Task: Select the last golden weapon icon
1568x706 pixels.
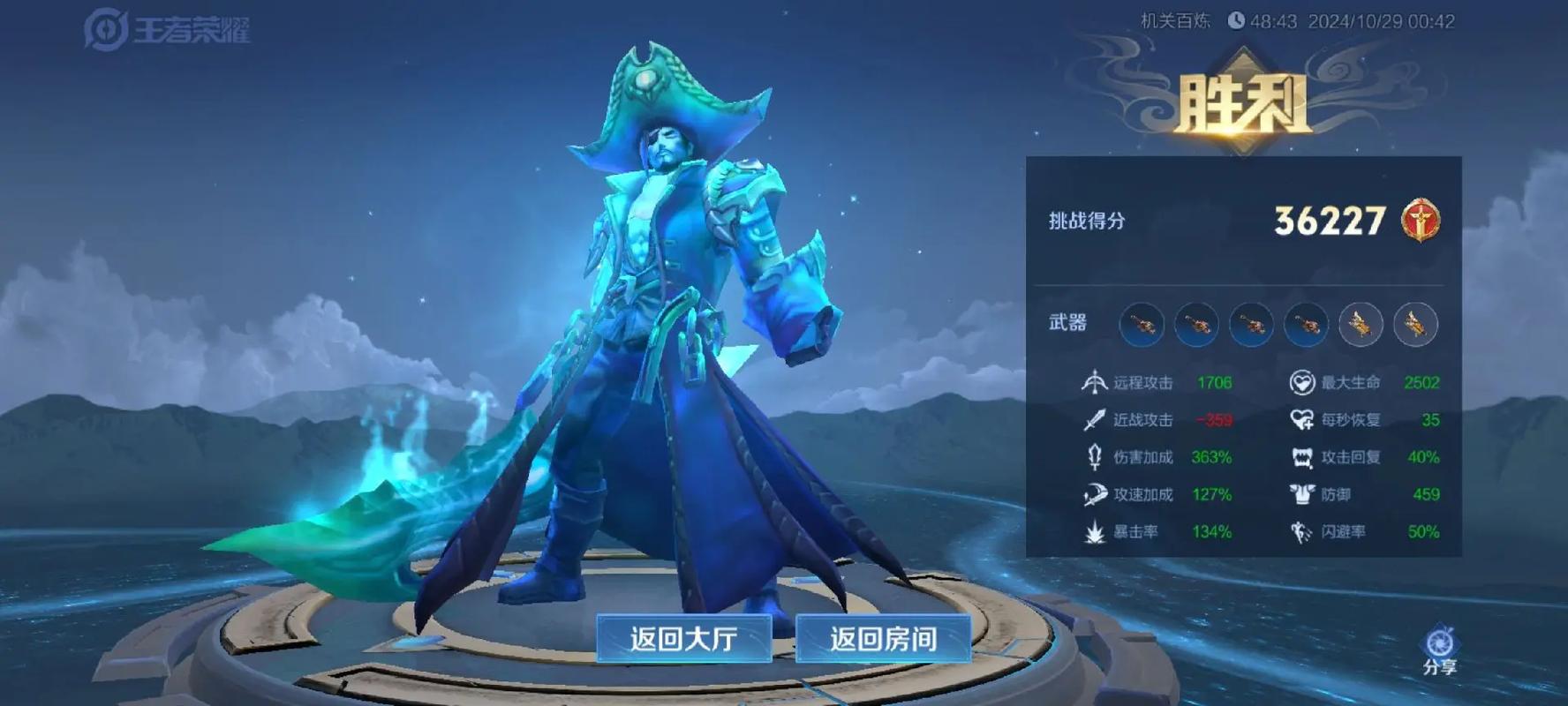Action: point(1414,325)
